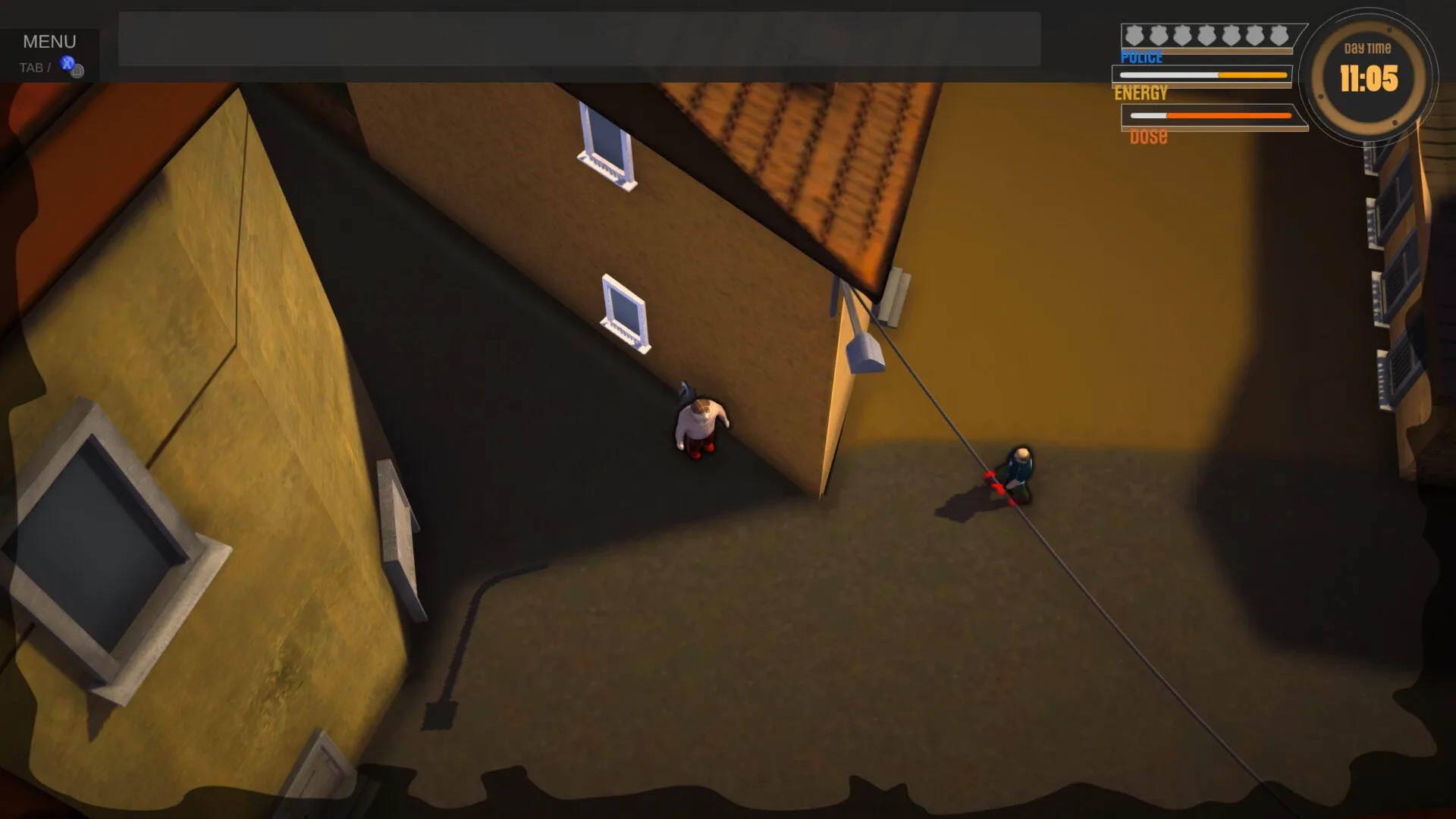Image resolution: width=1456 pixels, height=819 pixels.
Task: Click the DOSE progress bar
Action: click(x=1210, y=115)
